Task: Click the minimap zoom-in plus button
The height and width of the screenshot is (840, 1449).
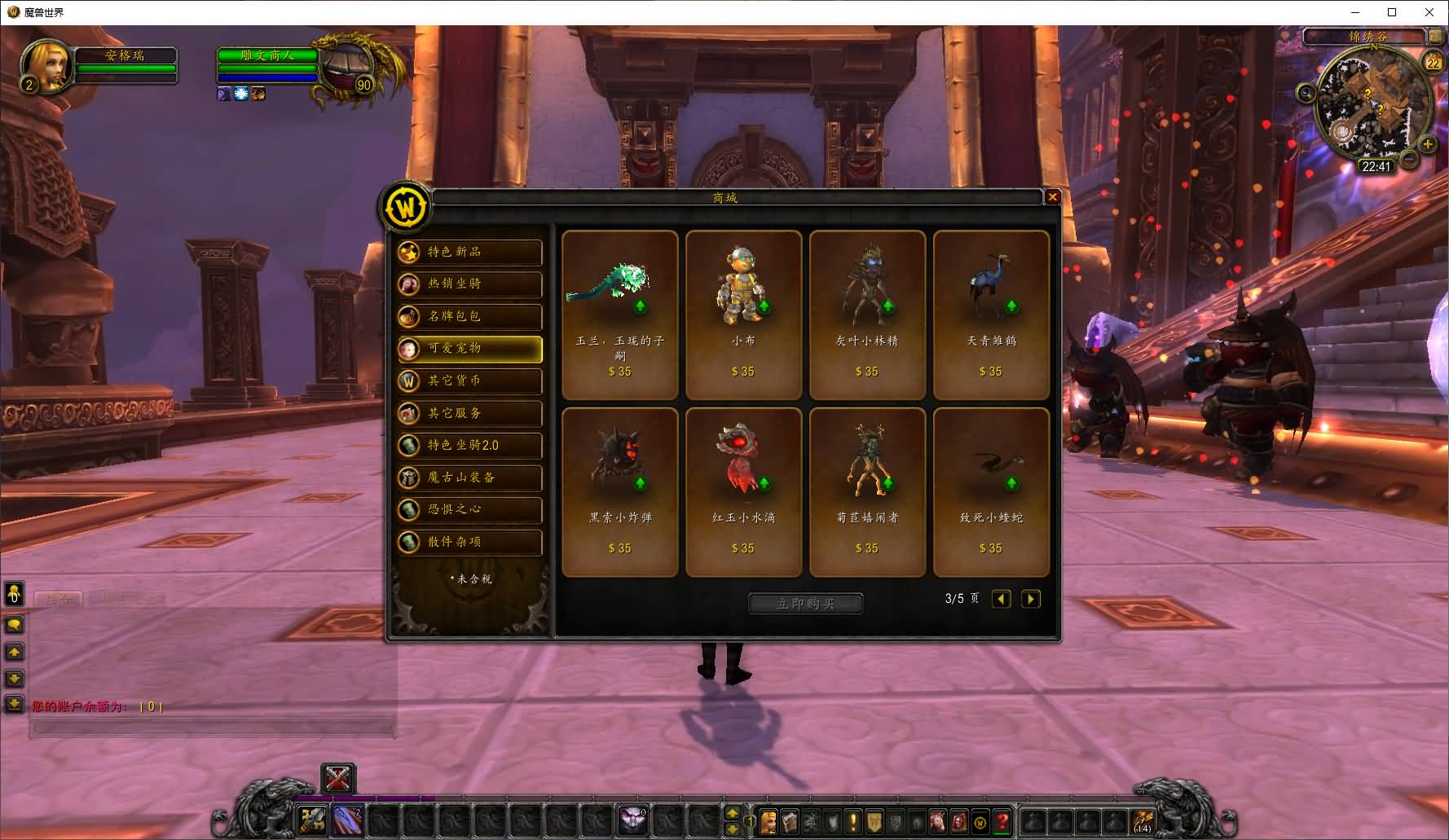Action: pos(1428,145)
